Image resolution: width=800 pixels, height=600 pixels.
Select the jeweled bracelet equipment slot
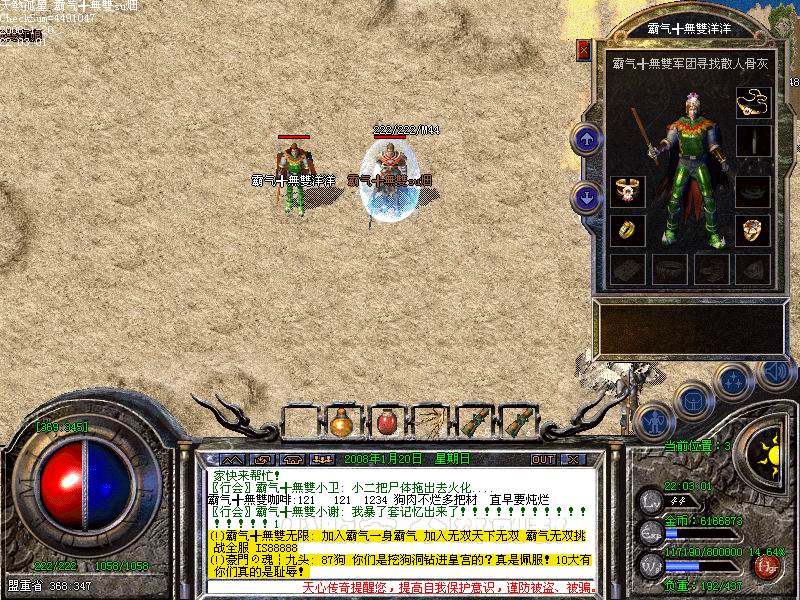627,190
